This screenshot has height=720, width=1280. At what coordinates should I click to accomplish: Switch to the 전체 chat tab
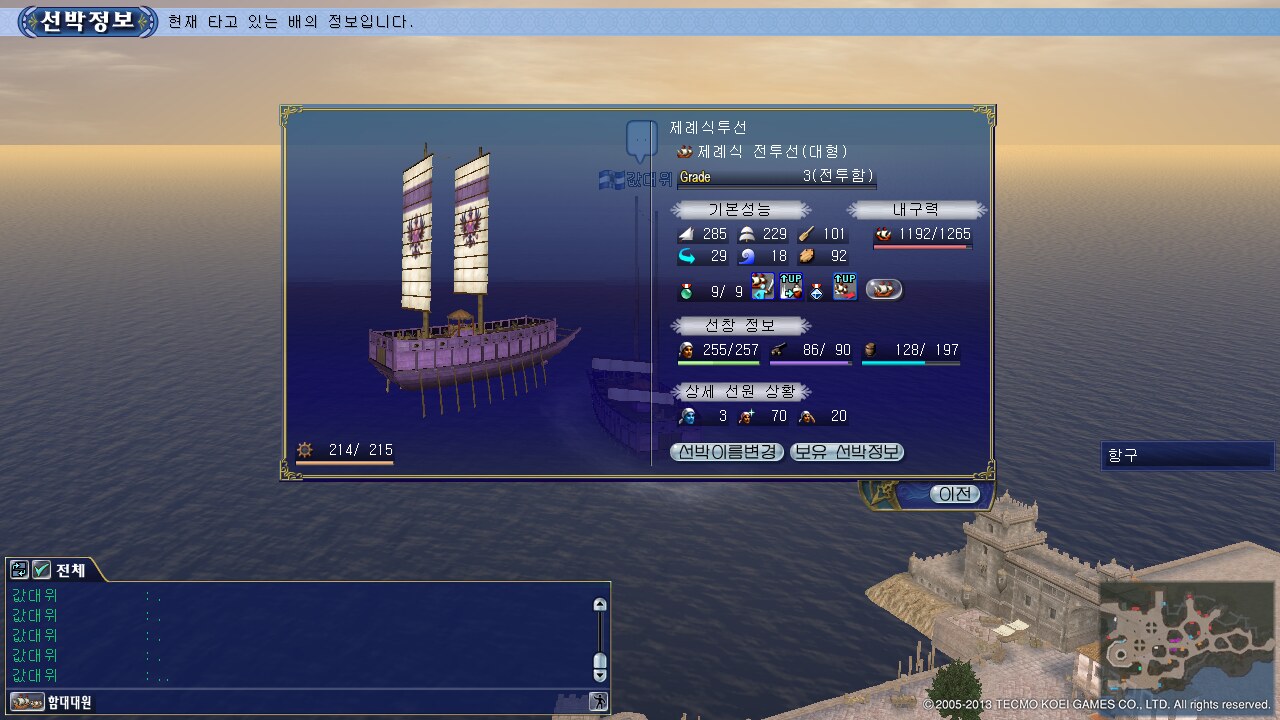pos(71,570)
